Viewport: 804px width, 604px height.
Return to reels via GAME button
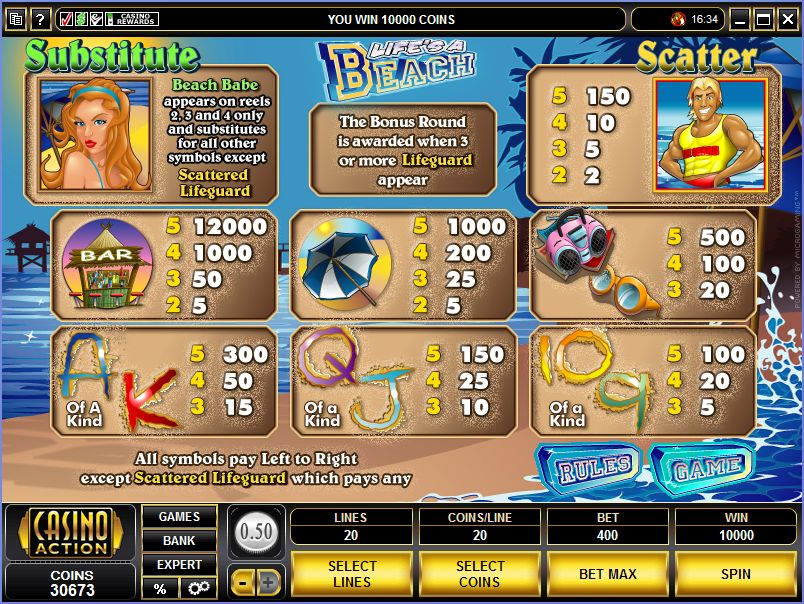pos(702,466)
